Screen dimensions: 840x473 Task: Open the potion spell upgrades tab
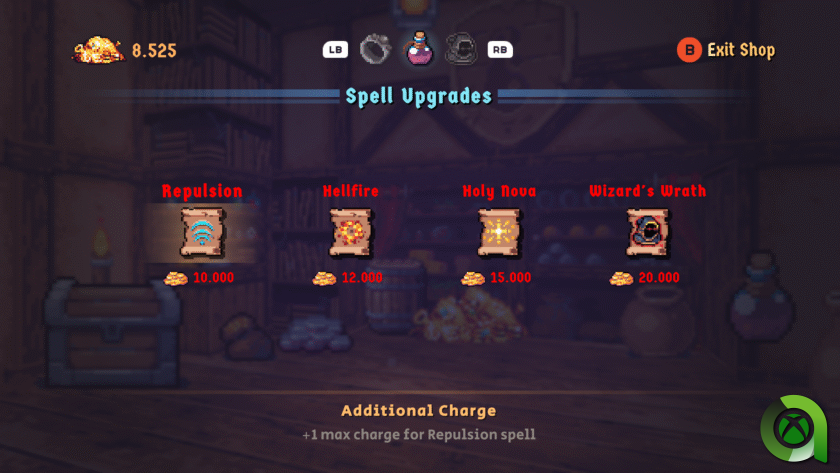(418, 49)
